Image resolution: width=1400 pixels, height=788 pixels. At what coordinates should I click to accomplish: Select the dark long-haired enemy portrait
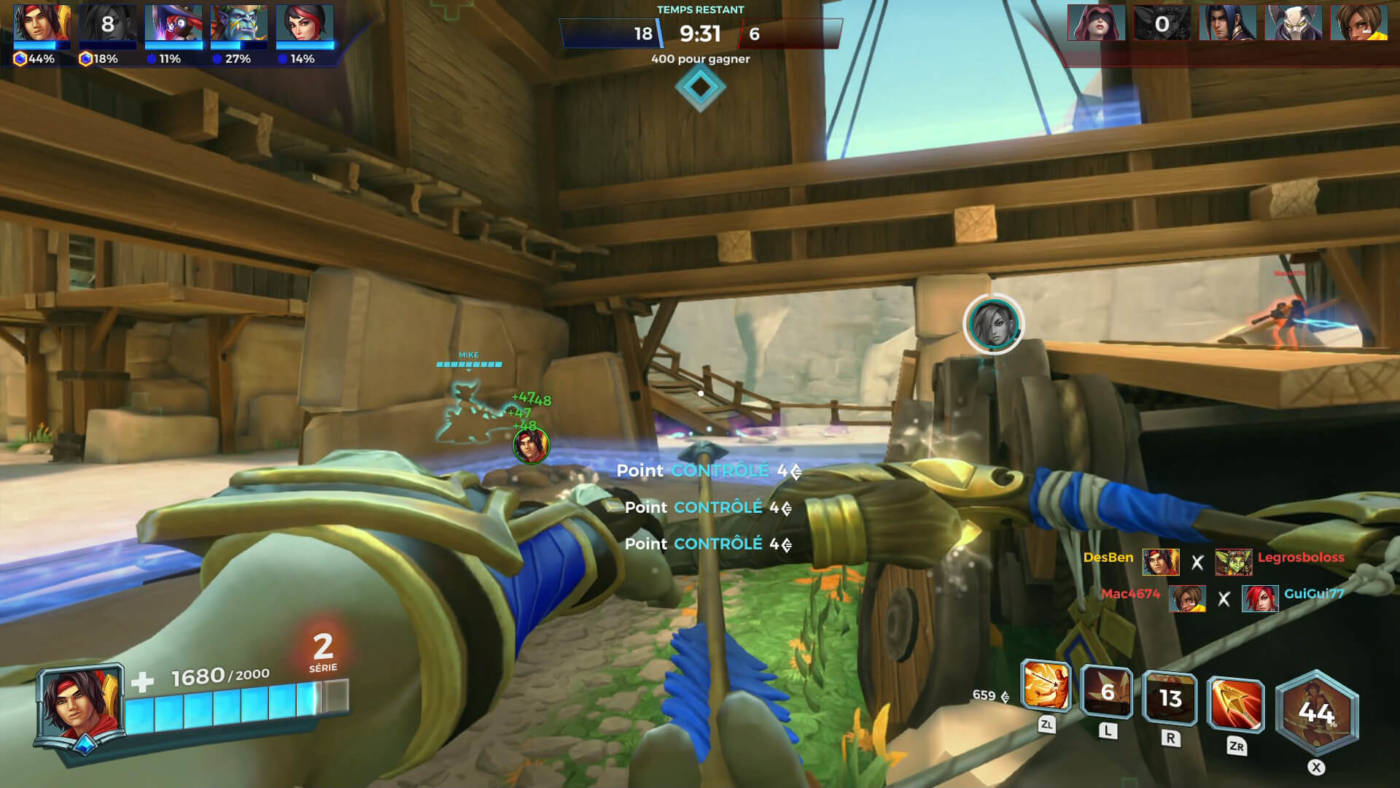click(x=1227, y=23)
